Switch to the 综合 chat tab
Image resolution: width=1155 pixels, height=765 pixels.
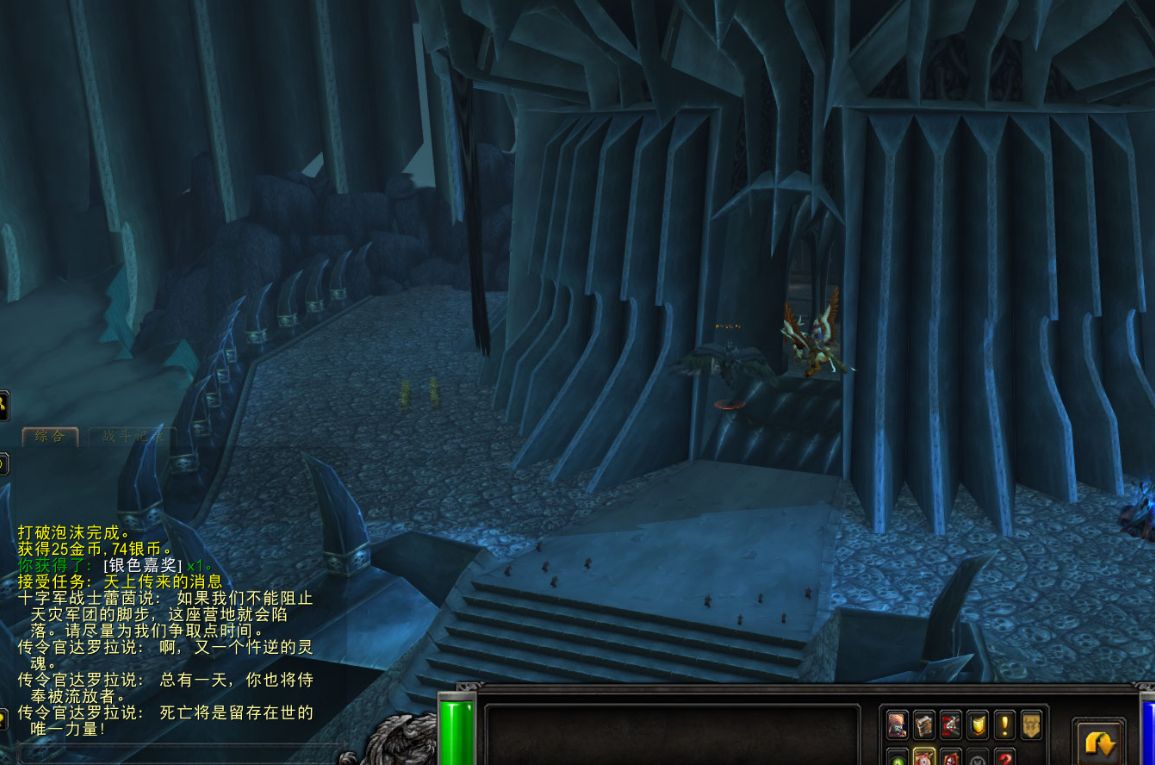pyautogui.click(x=50, y=436)
